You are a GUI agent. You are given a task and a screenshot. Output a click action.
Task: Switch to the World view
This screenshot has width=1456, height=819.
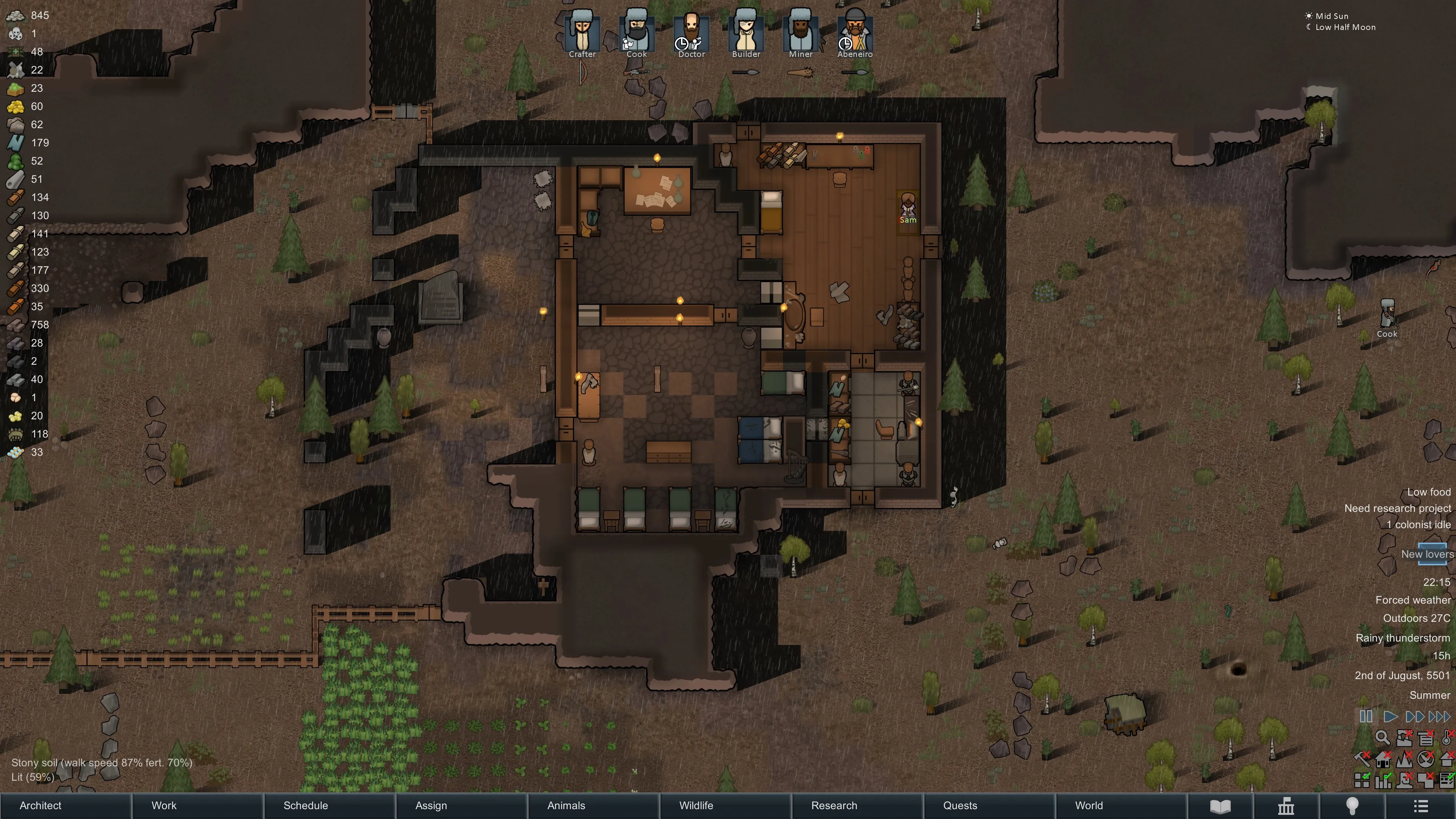[1089, 805]
